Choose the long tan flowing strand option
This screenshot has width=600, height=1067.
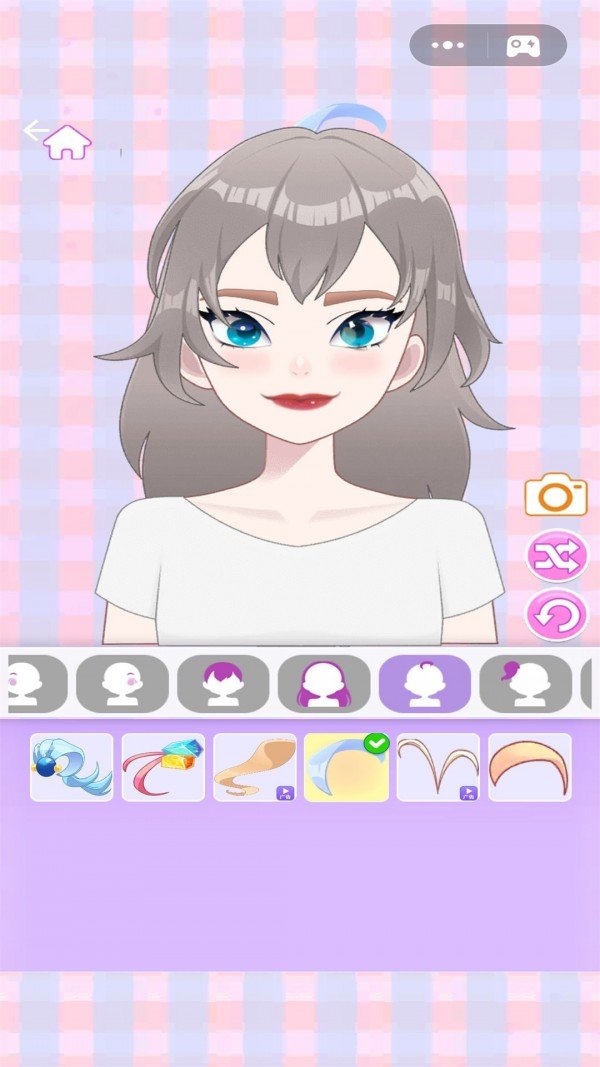point(254,768)
